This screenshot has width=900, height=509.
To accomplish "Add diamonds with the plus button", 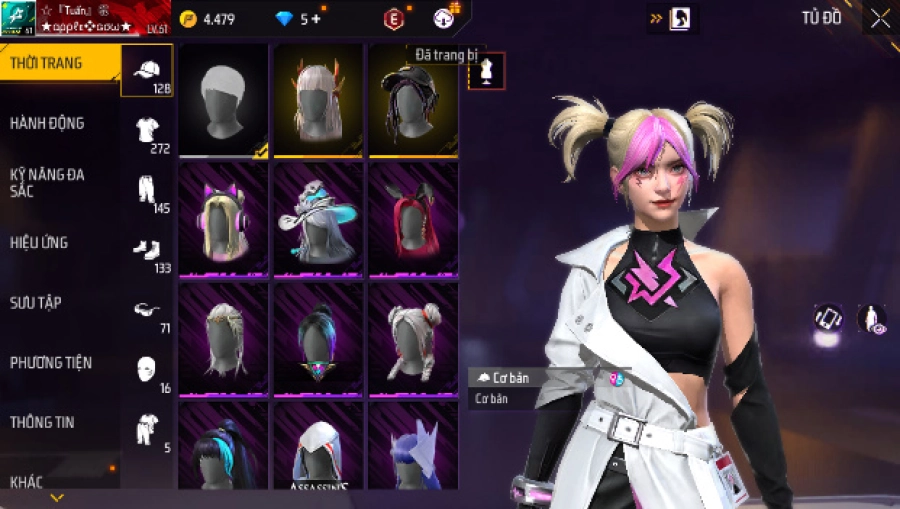I will tap(317, 19).
